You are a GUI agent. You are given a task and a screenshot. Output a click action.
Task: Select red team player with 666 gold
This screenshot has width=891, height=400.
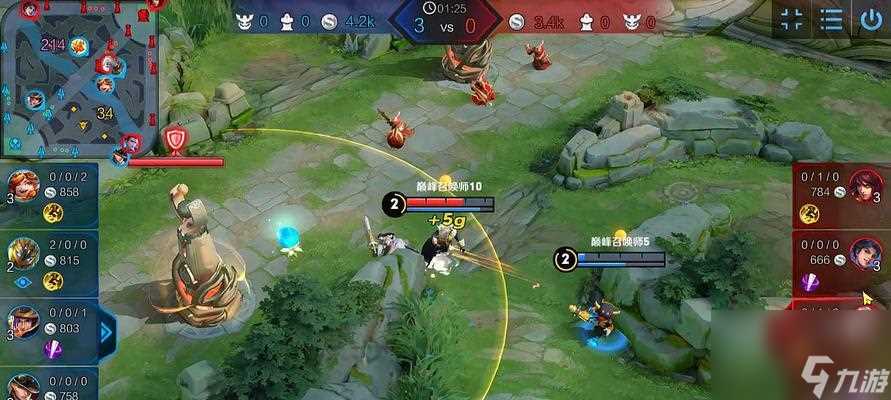(861, 253)
